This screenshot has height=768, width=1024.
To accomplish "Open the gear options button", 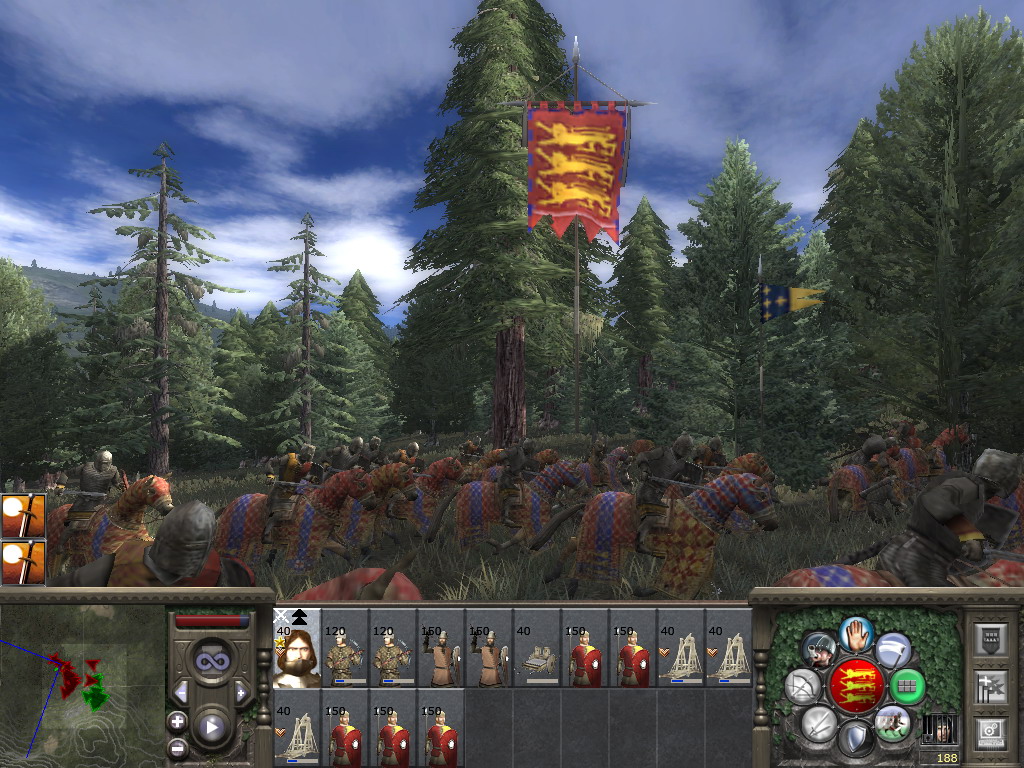I will point(990,732).
